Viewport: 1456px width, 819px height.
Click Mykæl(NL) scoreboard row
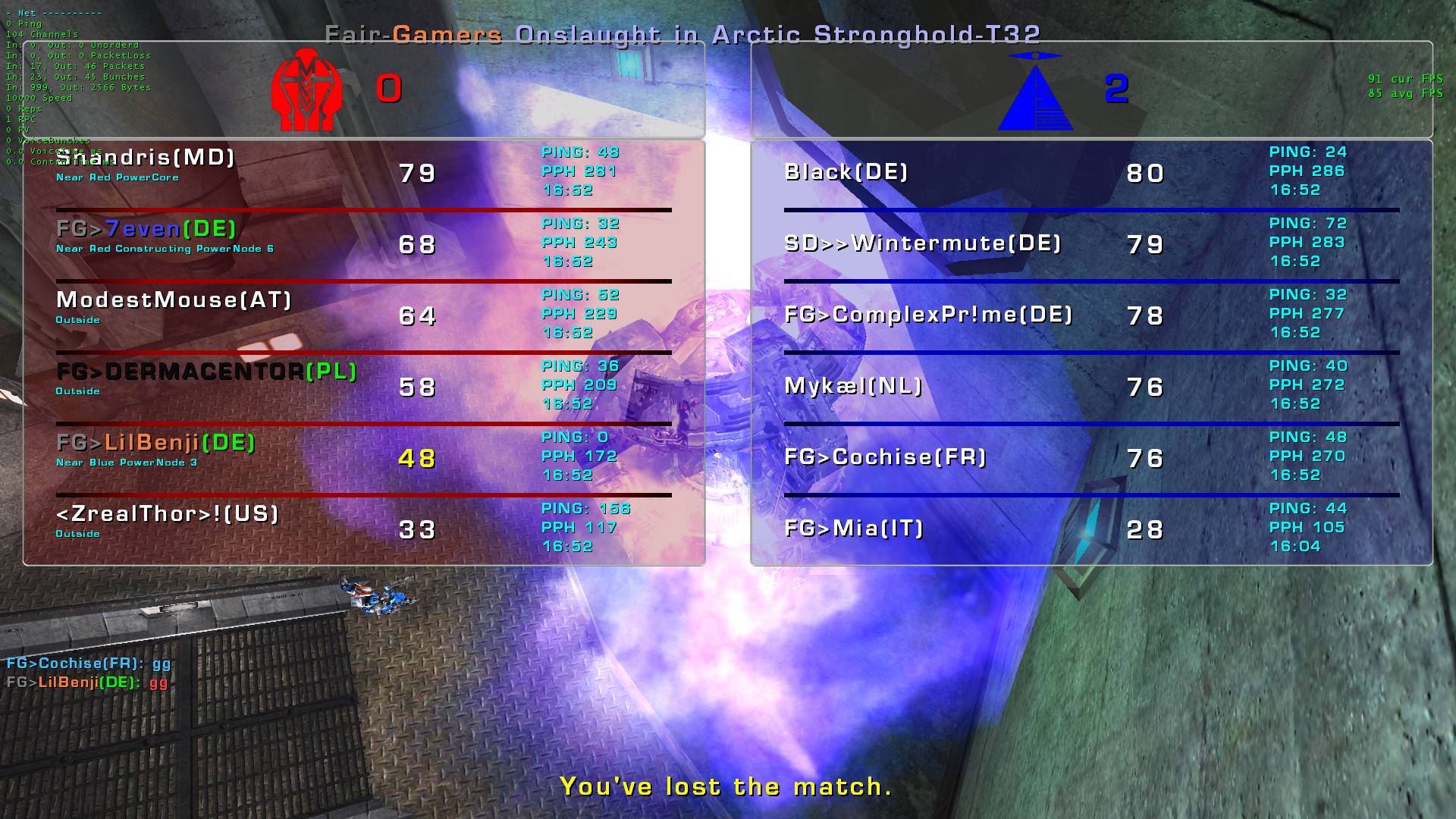pos(853,386)
